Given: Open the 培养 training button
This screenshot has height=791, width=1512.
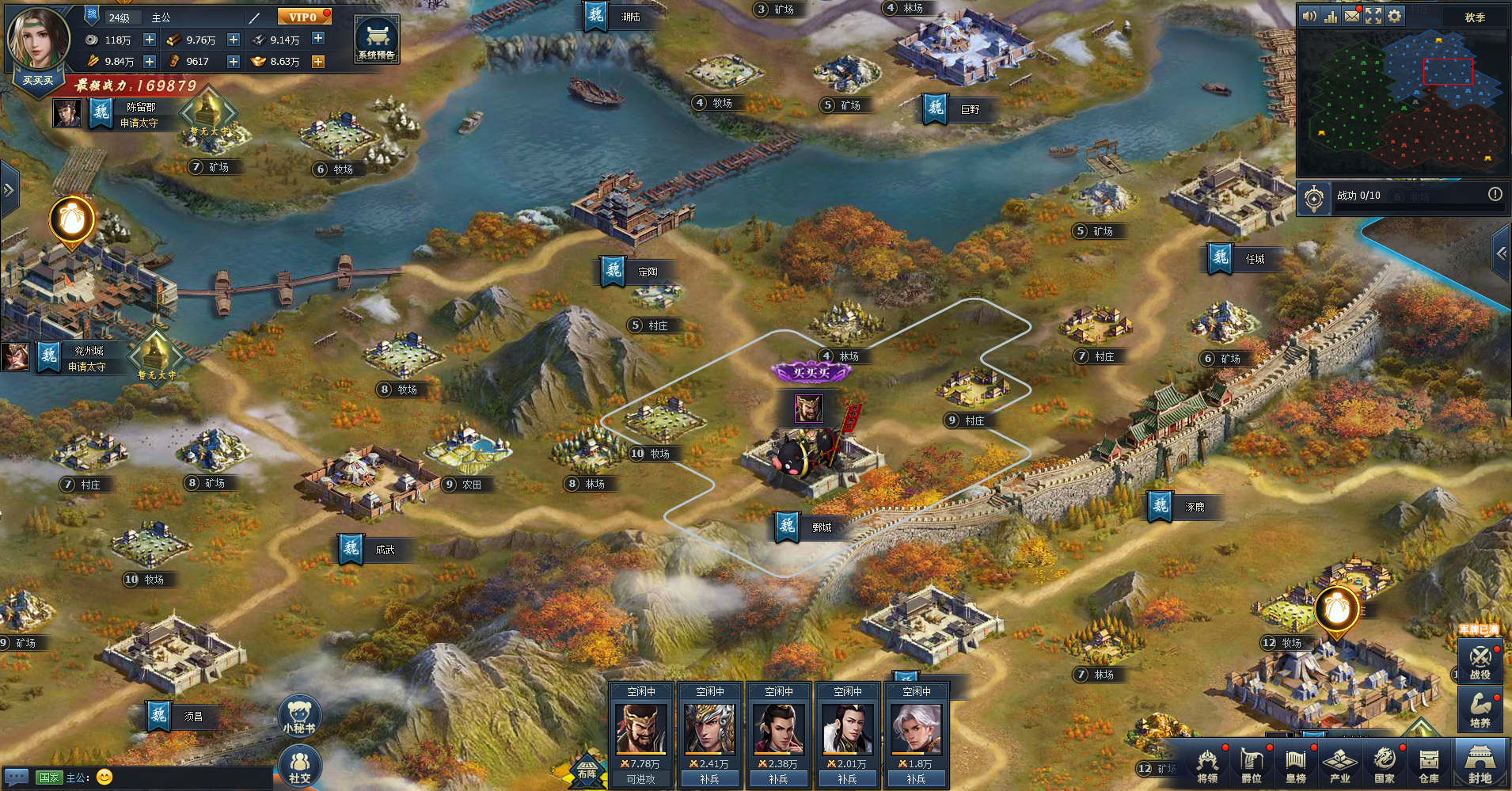Looking at the screenshot, I should point(1480,709).
